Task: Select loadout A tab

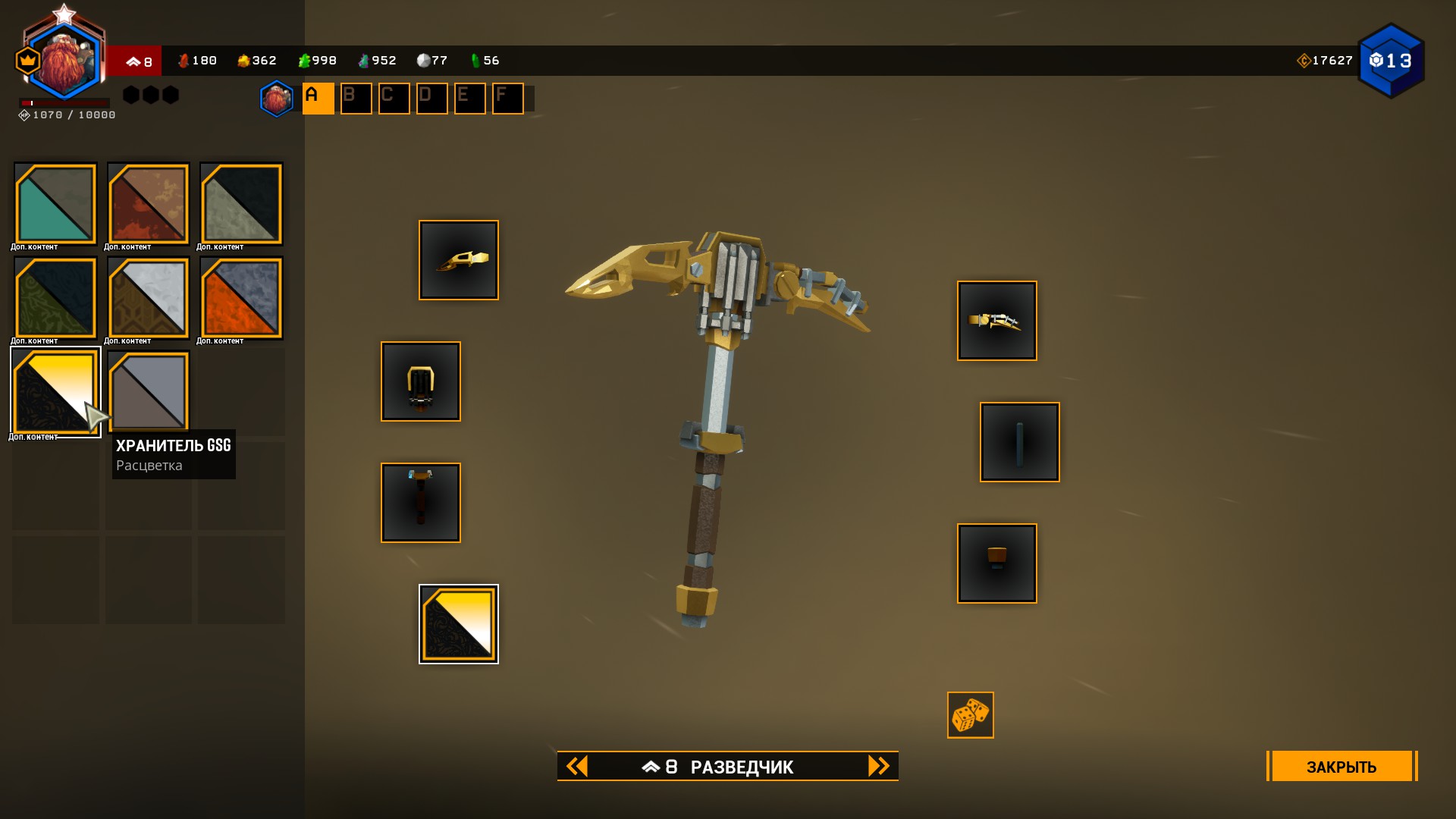Action: [318, 99]
